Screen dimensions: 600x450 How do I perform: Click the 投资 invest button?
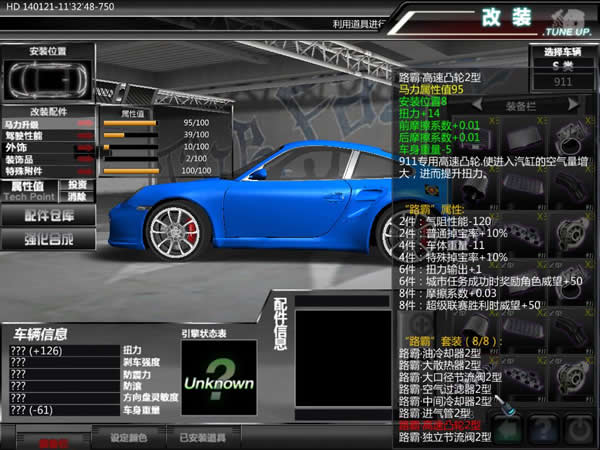(x=77, y=185)
